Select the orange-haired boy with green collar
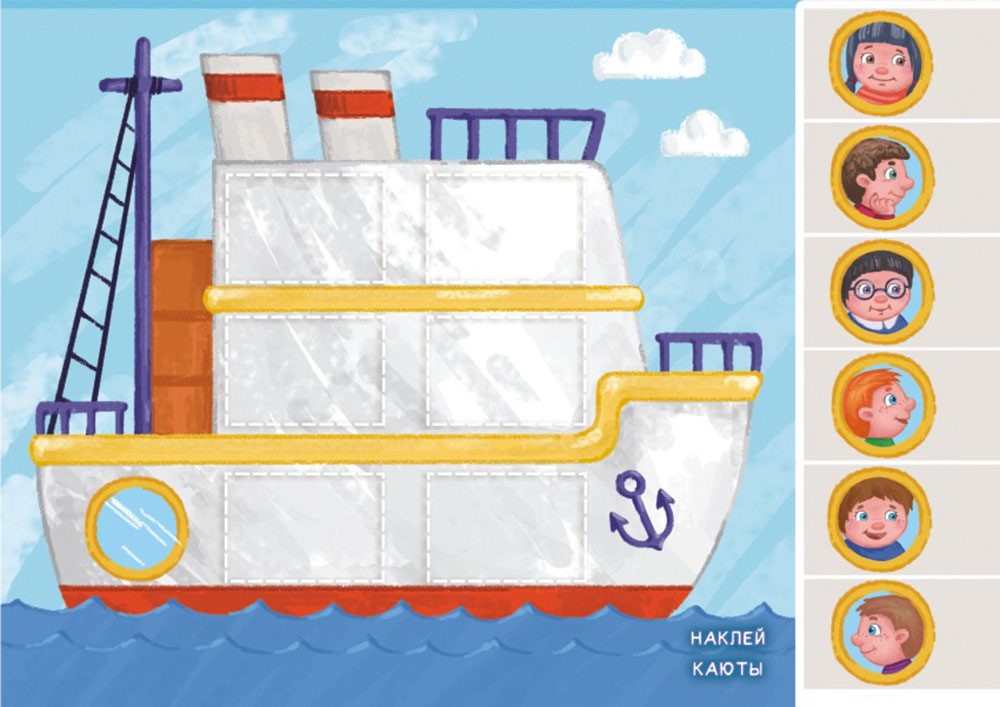This screenshot has height=707, width=1000. pyautogui.click(x=881, y=406)
